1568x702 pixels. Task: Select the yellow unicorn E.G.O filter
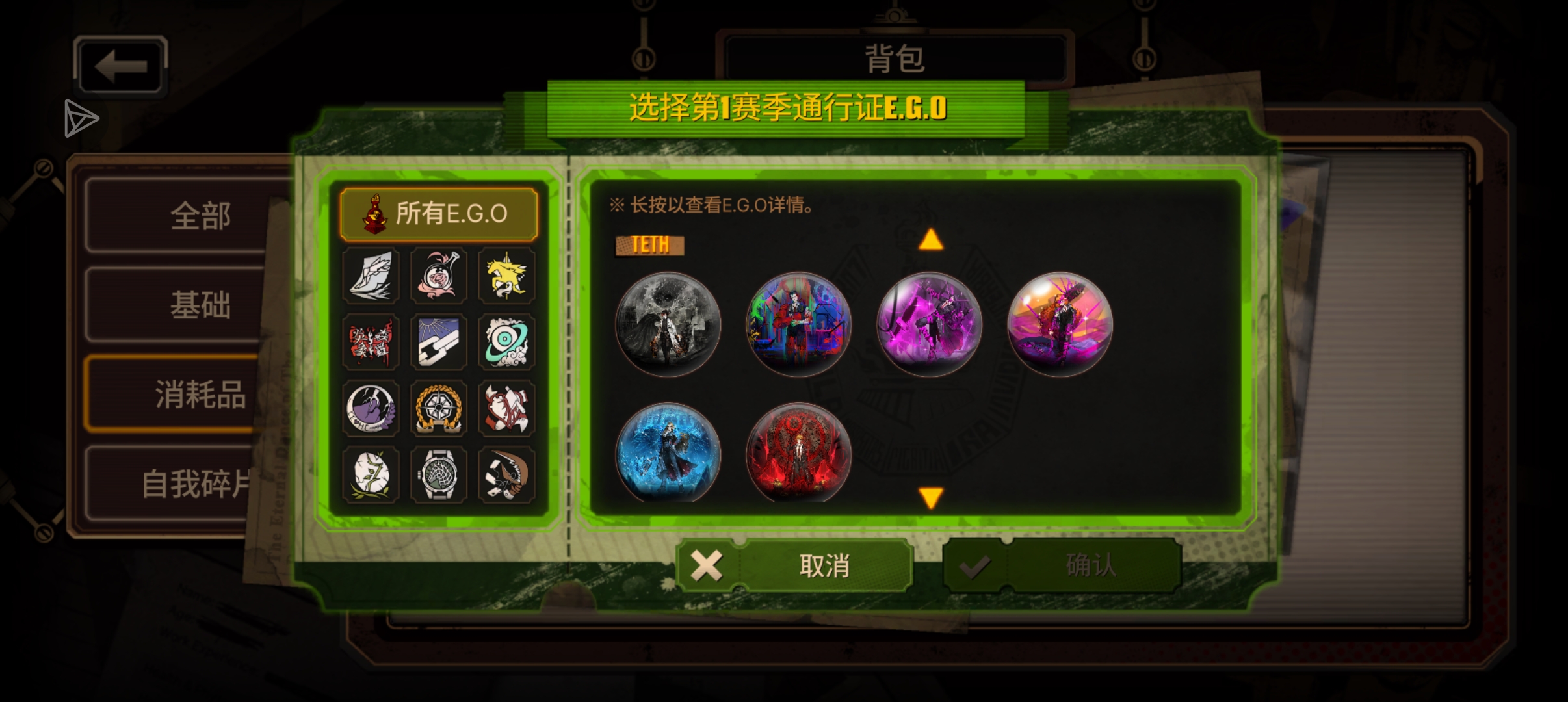(x=507, y=276)
